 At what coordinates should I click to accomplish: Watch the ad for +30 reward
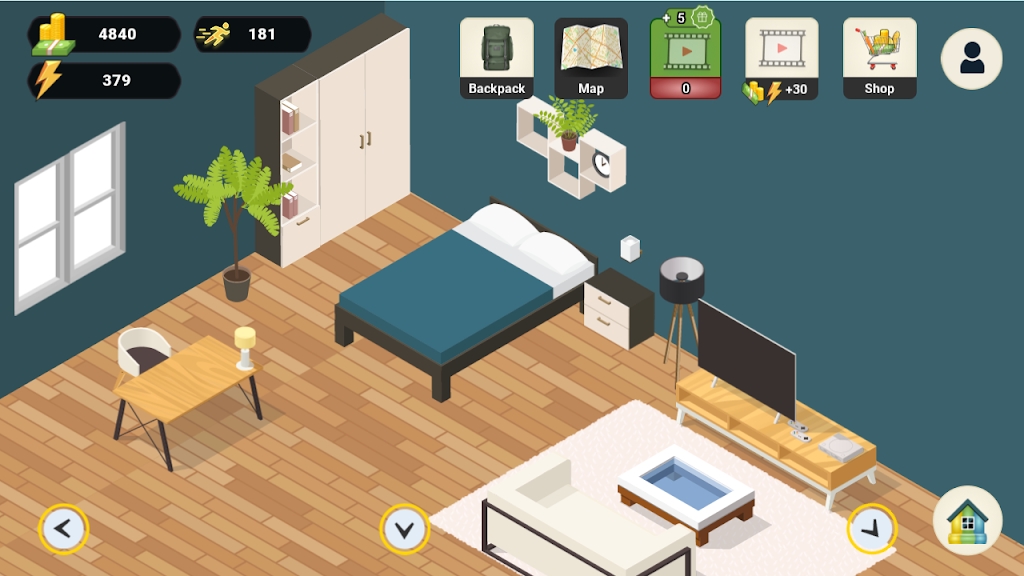click(781, 58)
